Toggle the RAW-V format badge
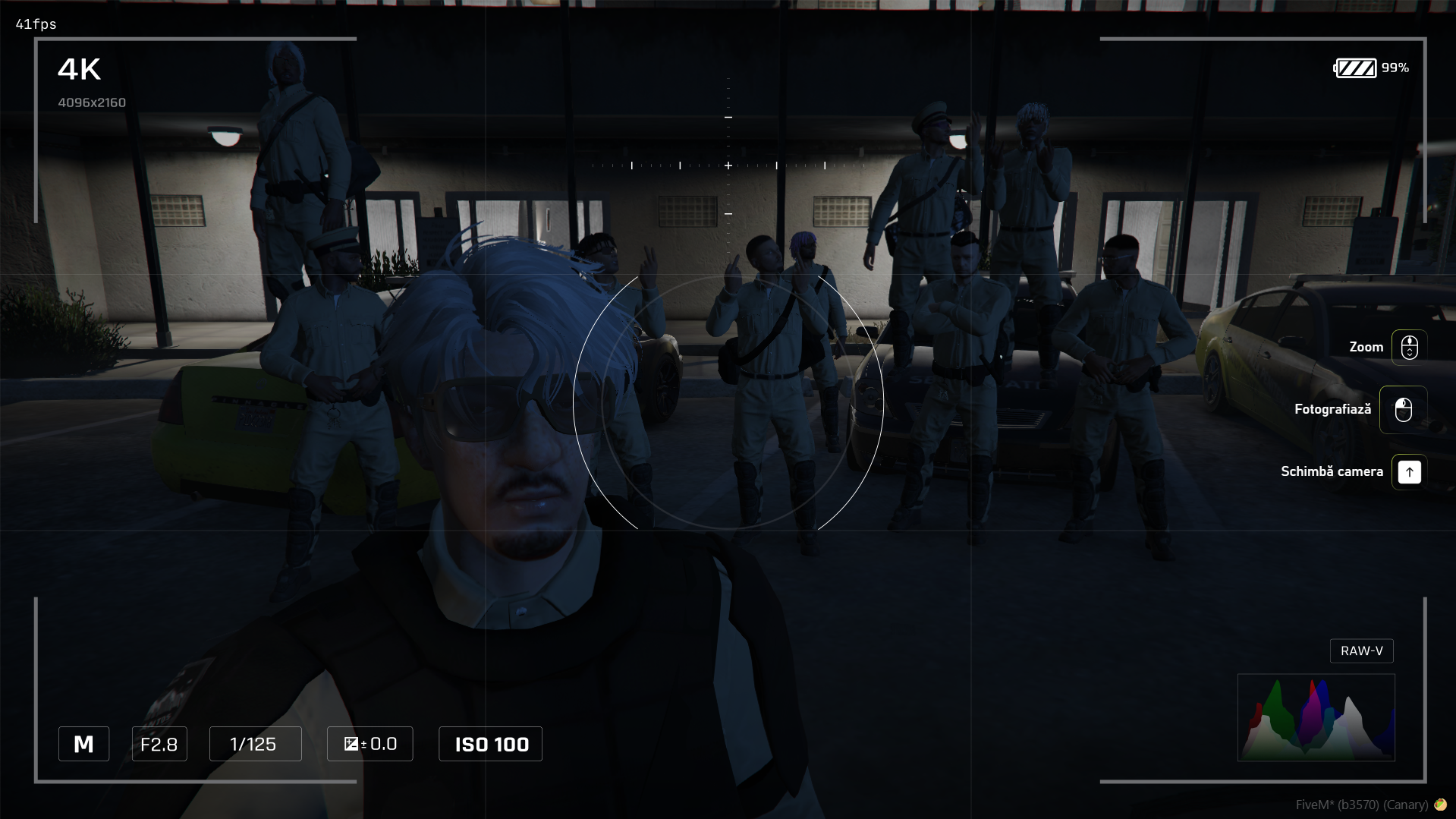Screen dimensions: 1456x819 1361,650
